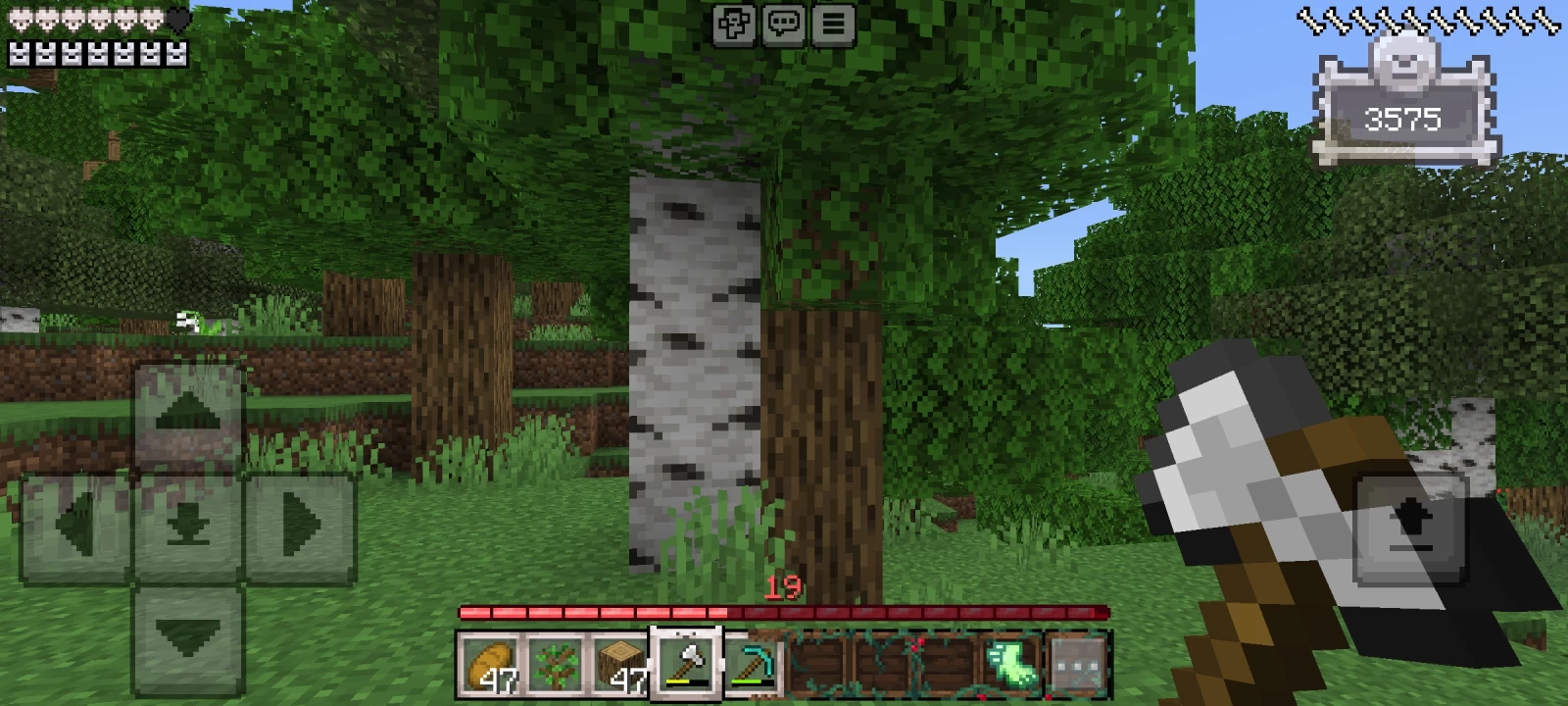
Task: Select the iron axe hotbar slot
Action: click(x=688, y=666)
